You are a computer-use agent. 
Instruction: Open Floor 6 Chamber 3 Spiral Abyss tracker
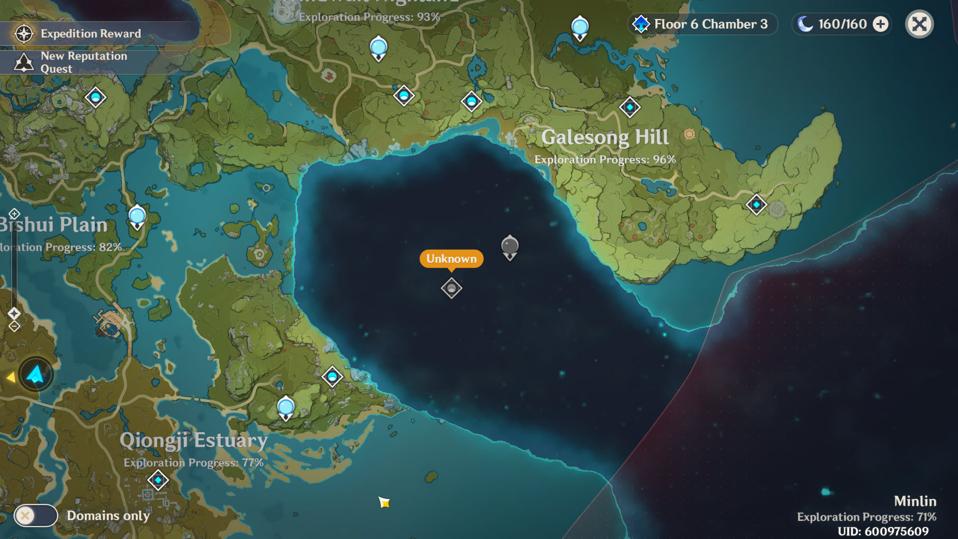[701, 24]
